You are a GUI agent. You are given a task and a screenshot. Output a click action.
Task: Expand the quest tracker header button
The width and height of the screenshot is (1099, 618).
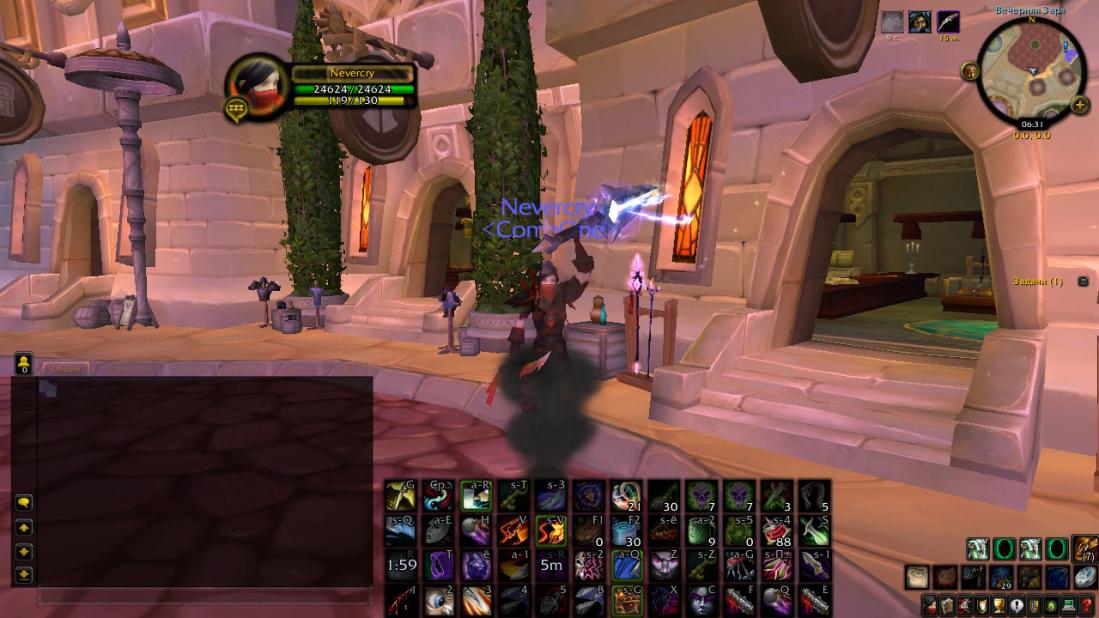[1083, 282]
